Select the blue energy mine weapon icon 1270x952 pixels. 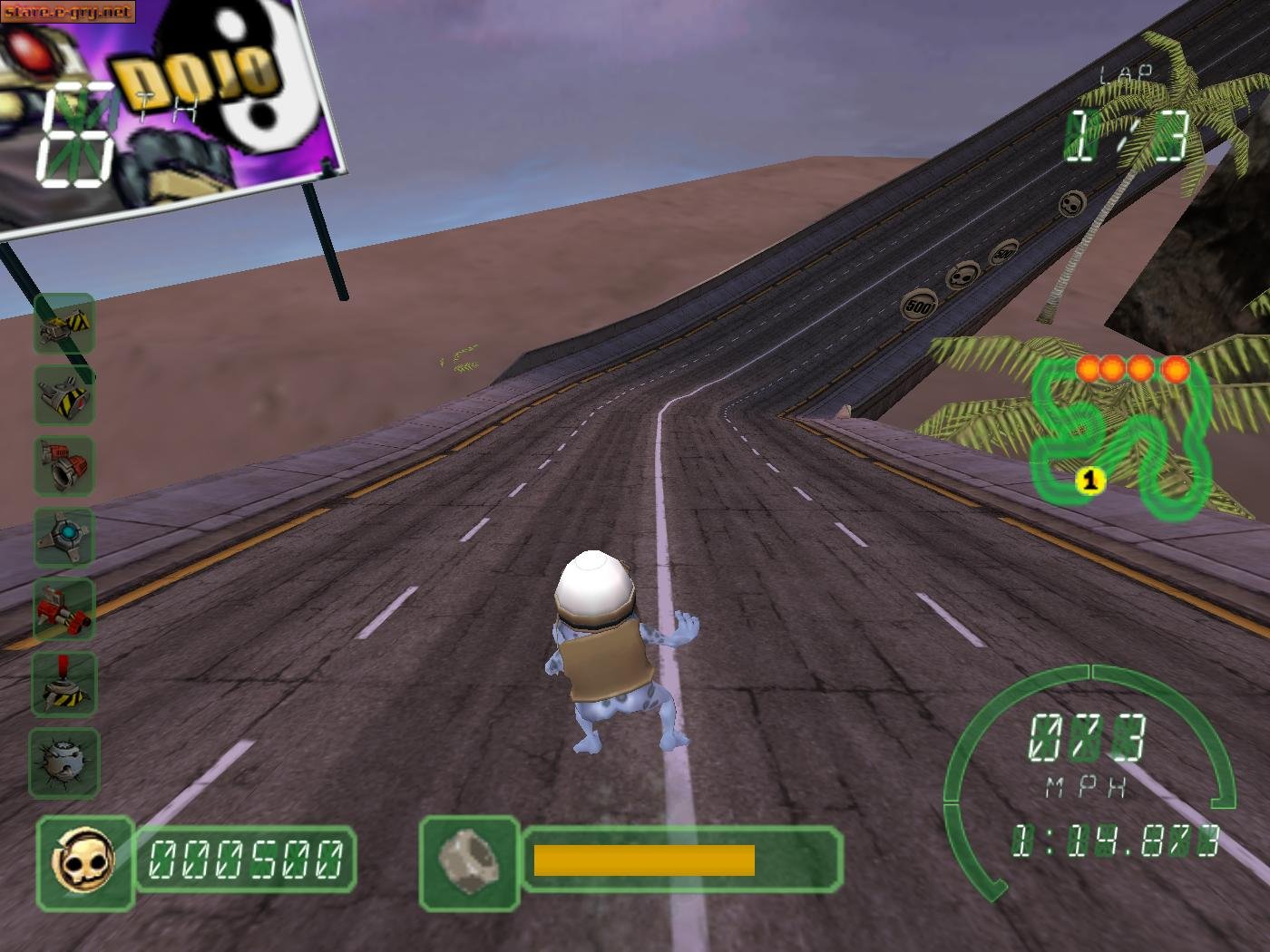pyautogui.click(x=63, y=537)
